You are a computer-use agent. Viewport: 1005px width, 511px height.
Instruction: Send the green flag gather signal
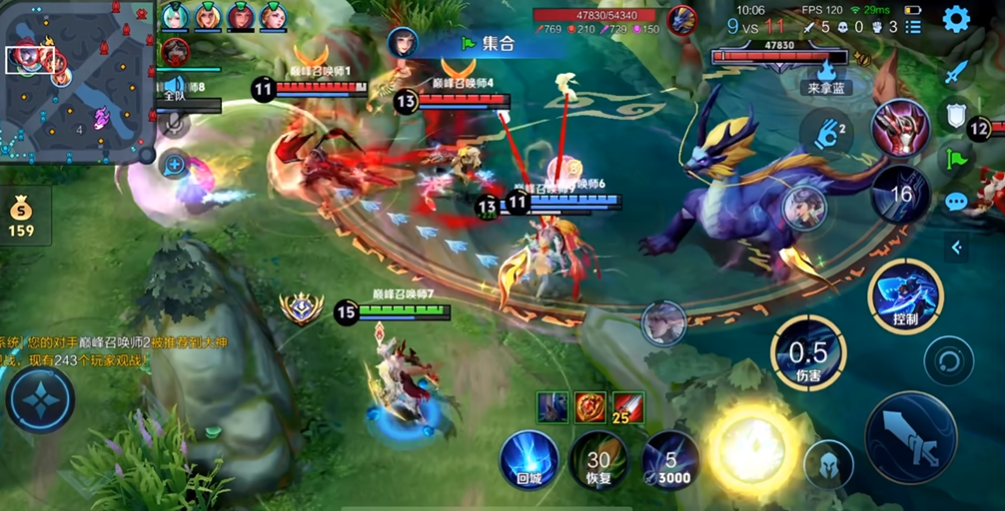(x=956, y=158)
